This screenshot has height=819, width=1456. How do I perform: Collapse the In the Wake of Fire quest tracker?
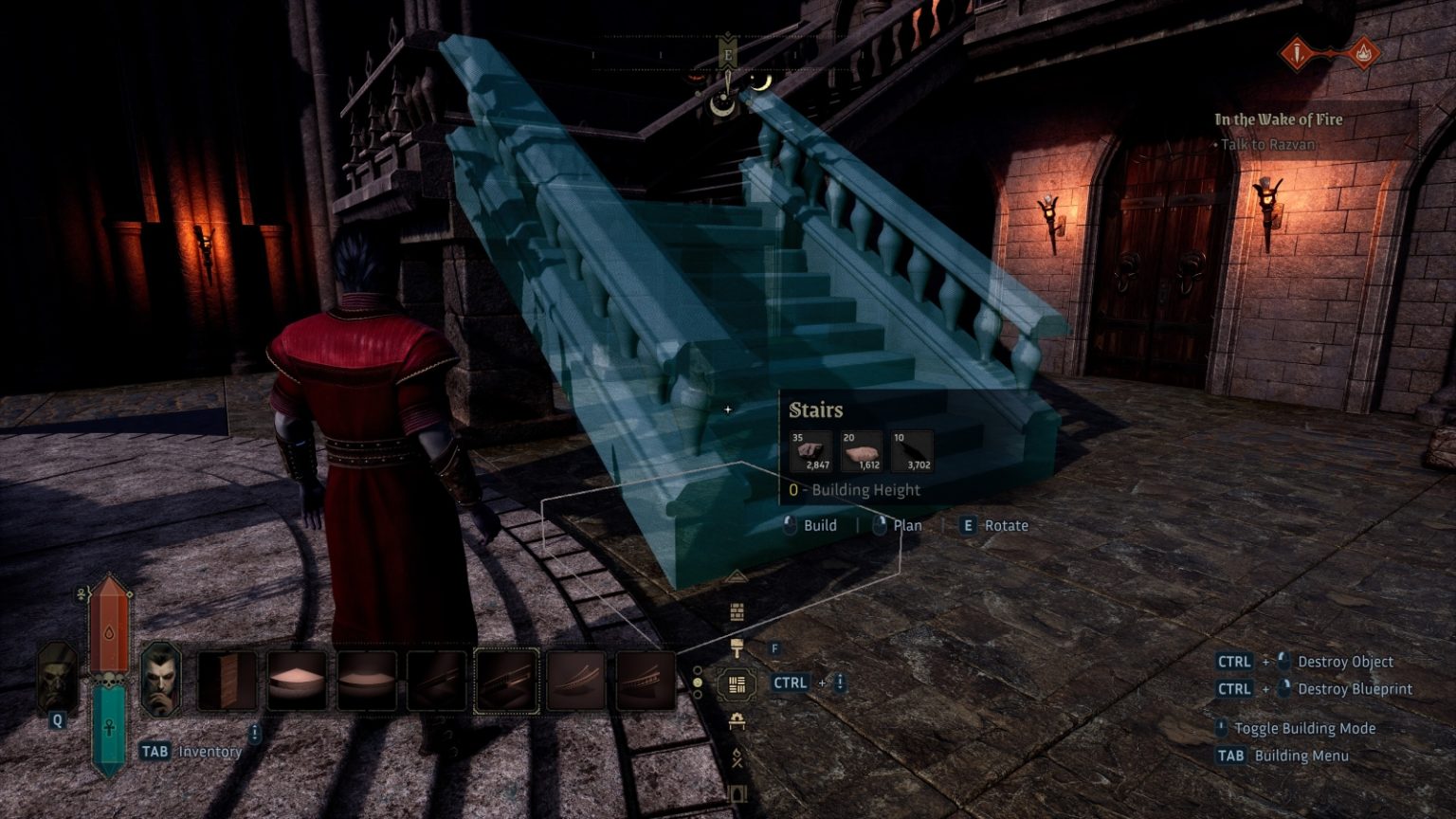pos(1278,119)
